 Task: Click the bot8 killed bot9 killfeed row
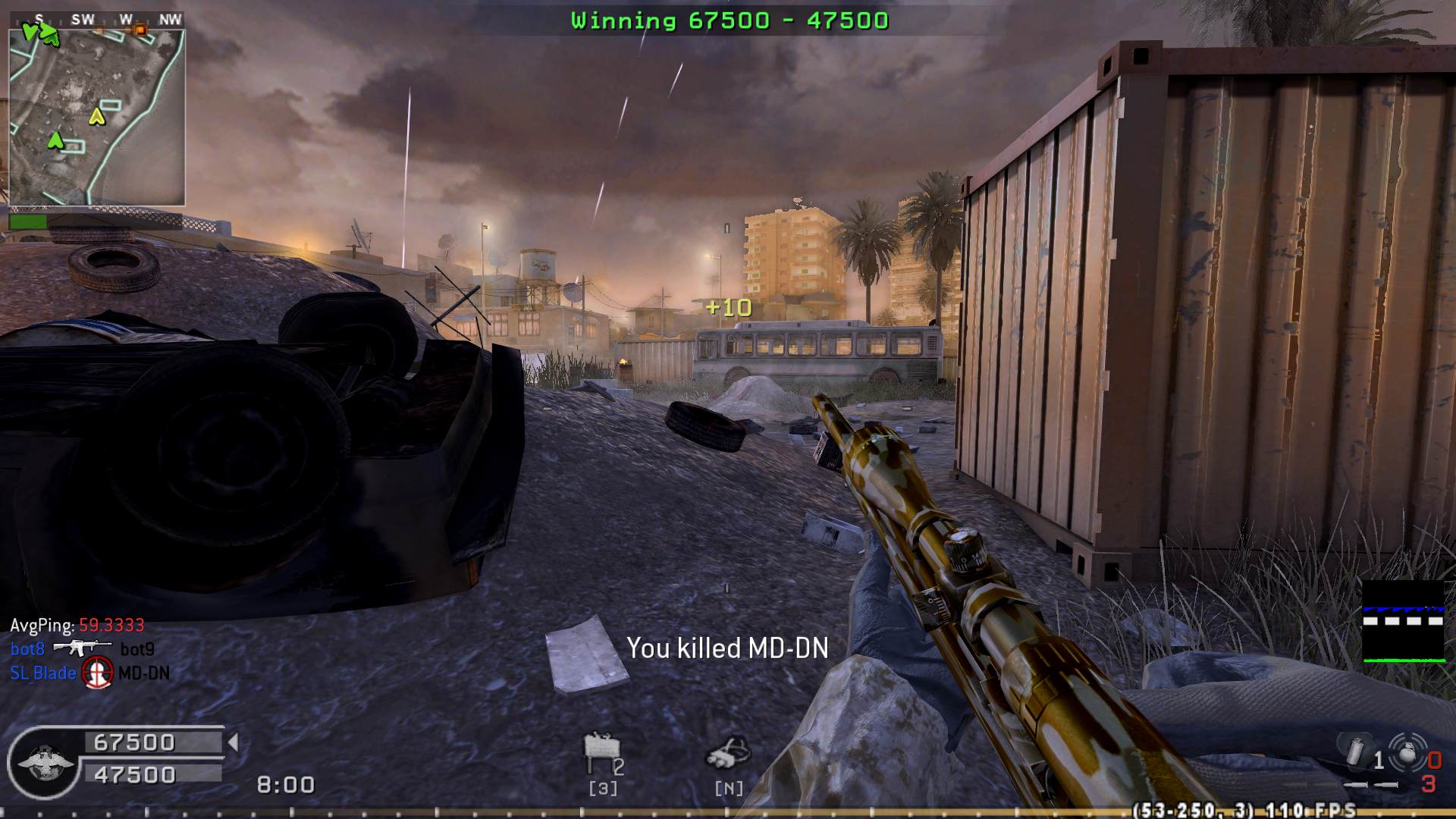pyautogui.click(x=82, y=649)
